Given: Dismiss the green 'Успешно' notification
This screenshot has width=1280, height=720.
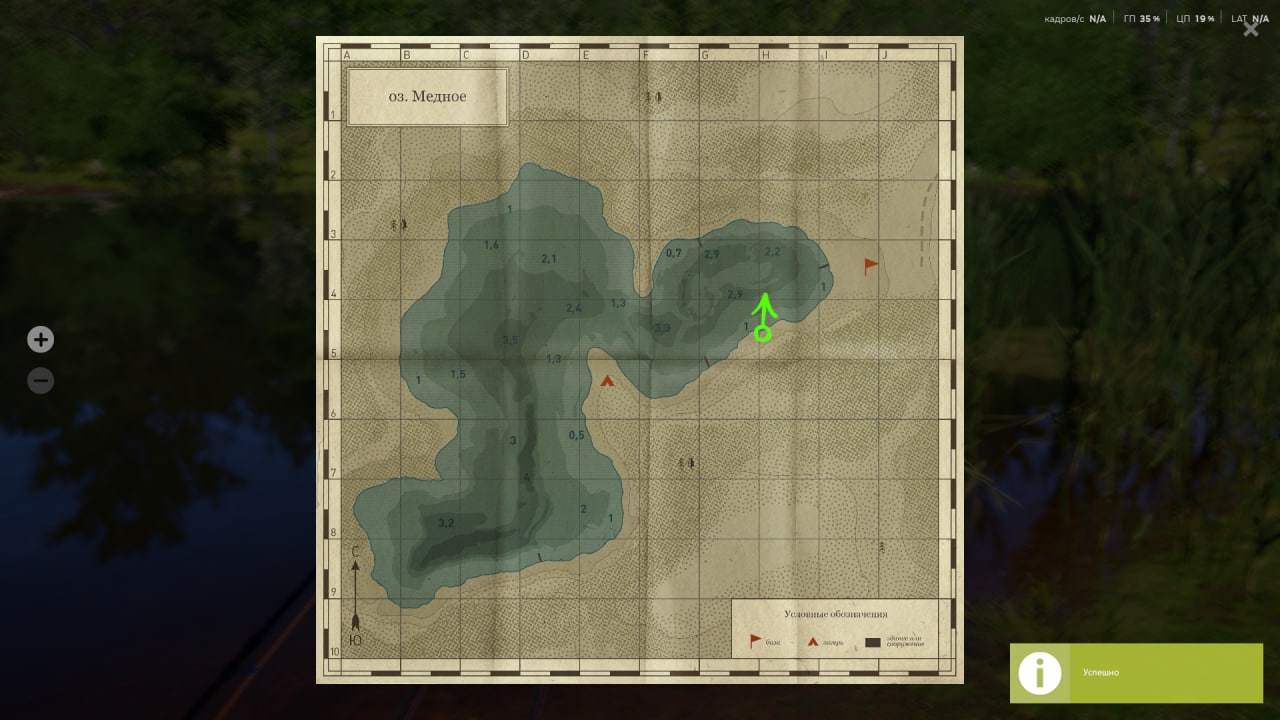Looking at the screenshot, I should [x=1136, y=673].
